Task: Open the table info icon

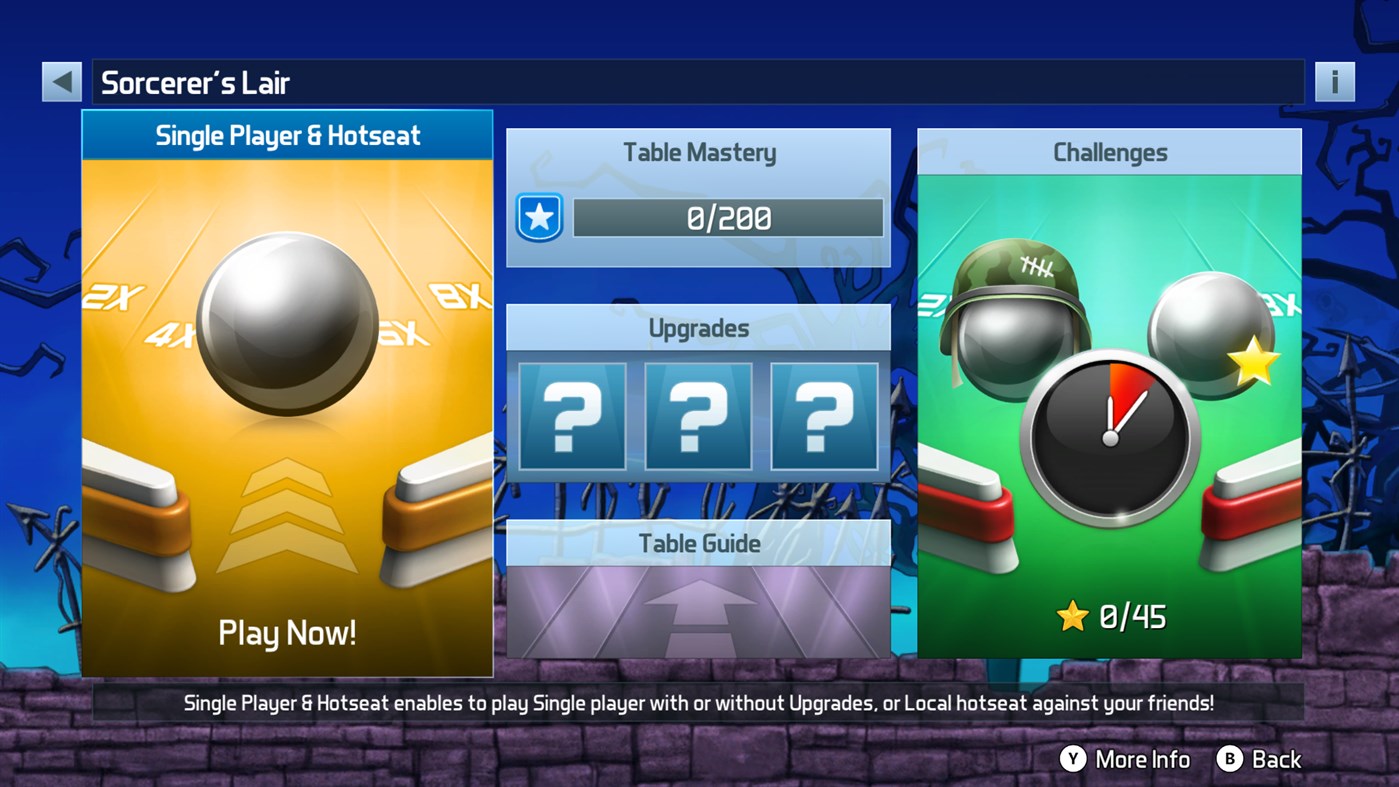Action: click(x=1334, y=81)
